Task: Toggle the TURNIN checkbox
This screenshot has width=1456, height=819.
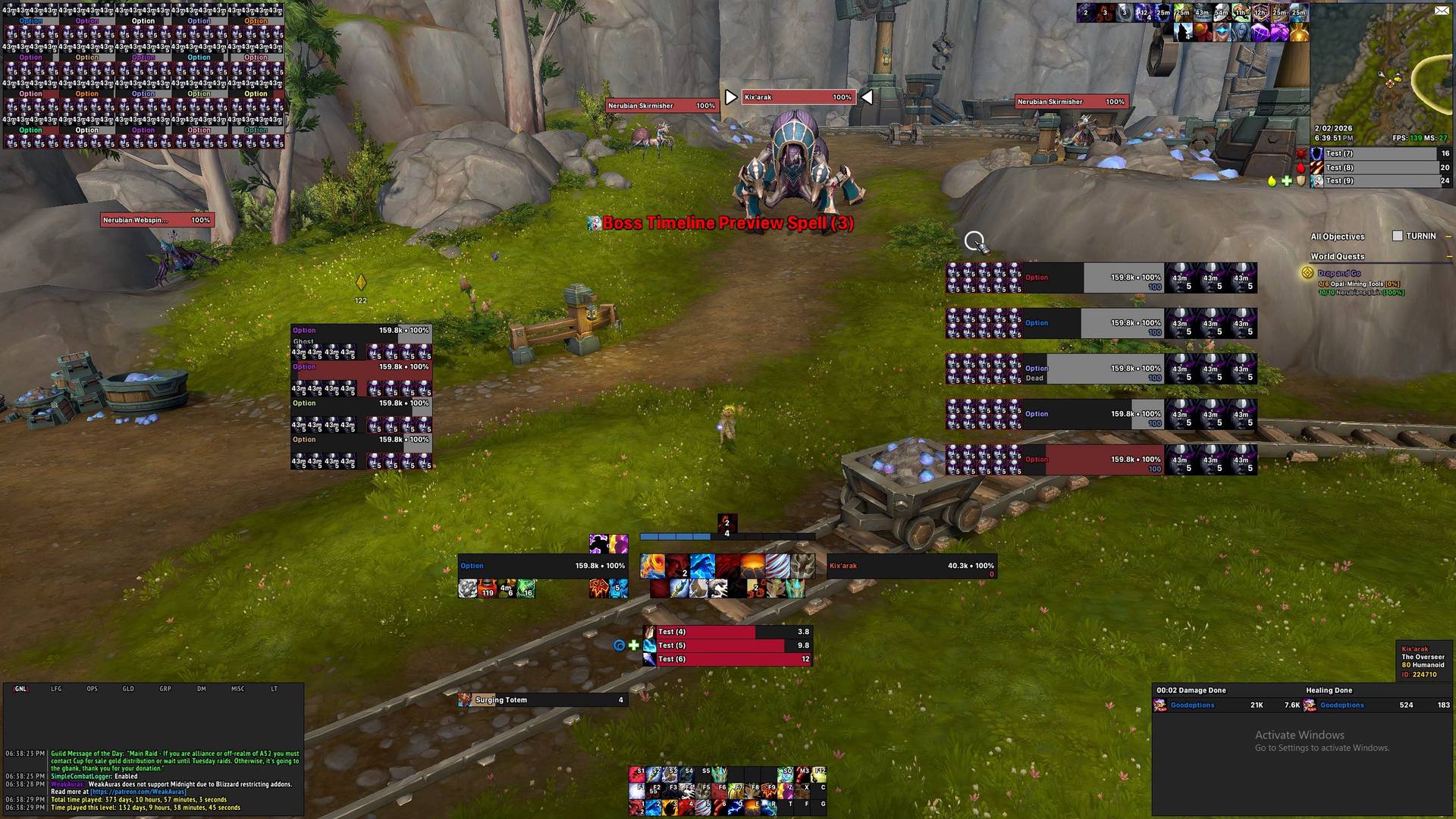Action: click(1398, 236)
